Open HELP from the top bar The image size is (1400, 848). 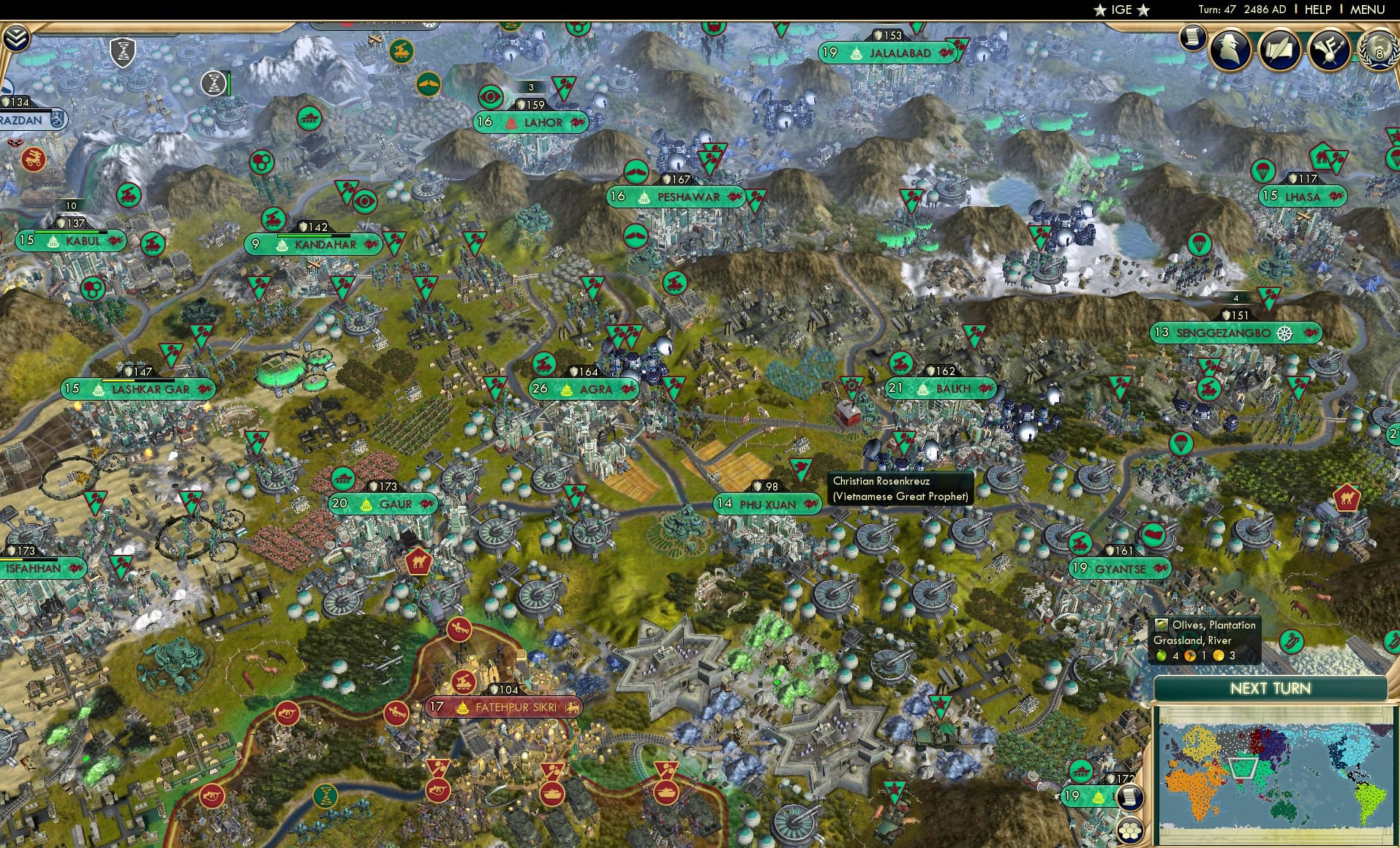1317,10
